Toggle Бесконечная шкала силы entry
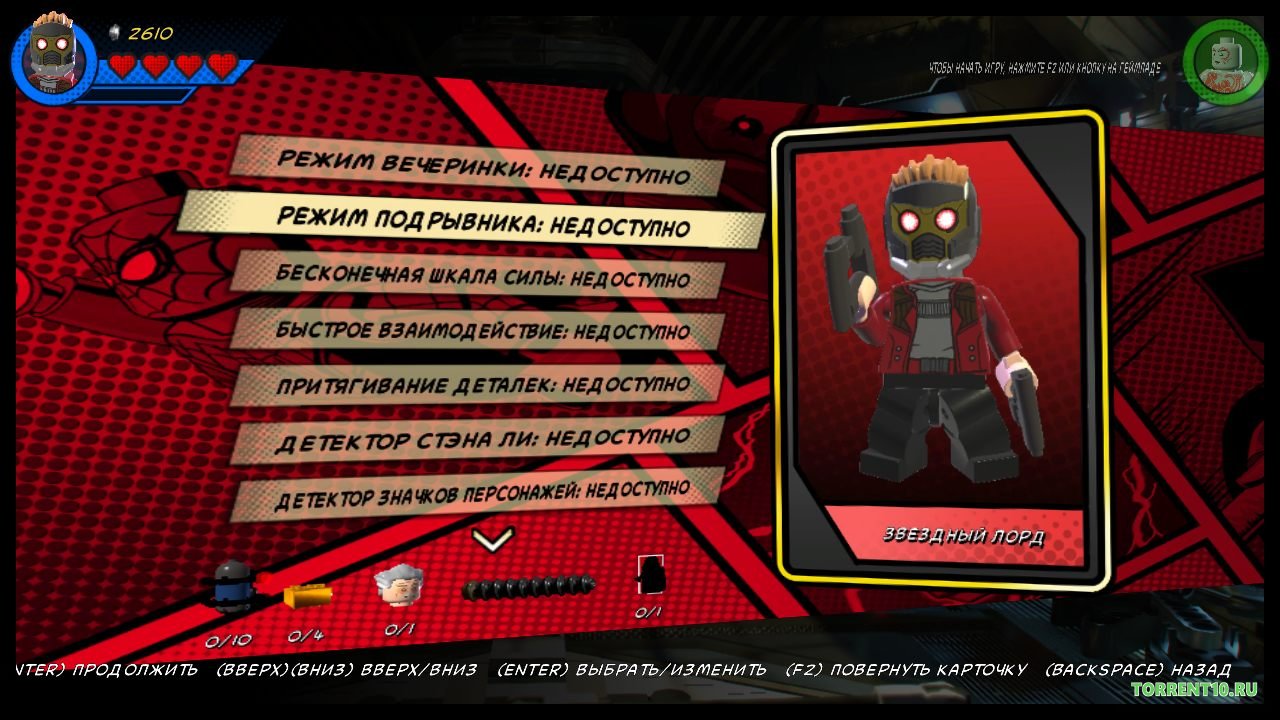The height and width of the screenshot is (720, 1280). (478, 275)
